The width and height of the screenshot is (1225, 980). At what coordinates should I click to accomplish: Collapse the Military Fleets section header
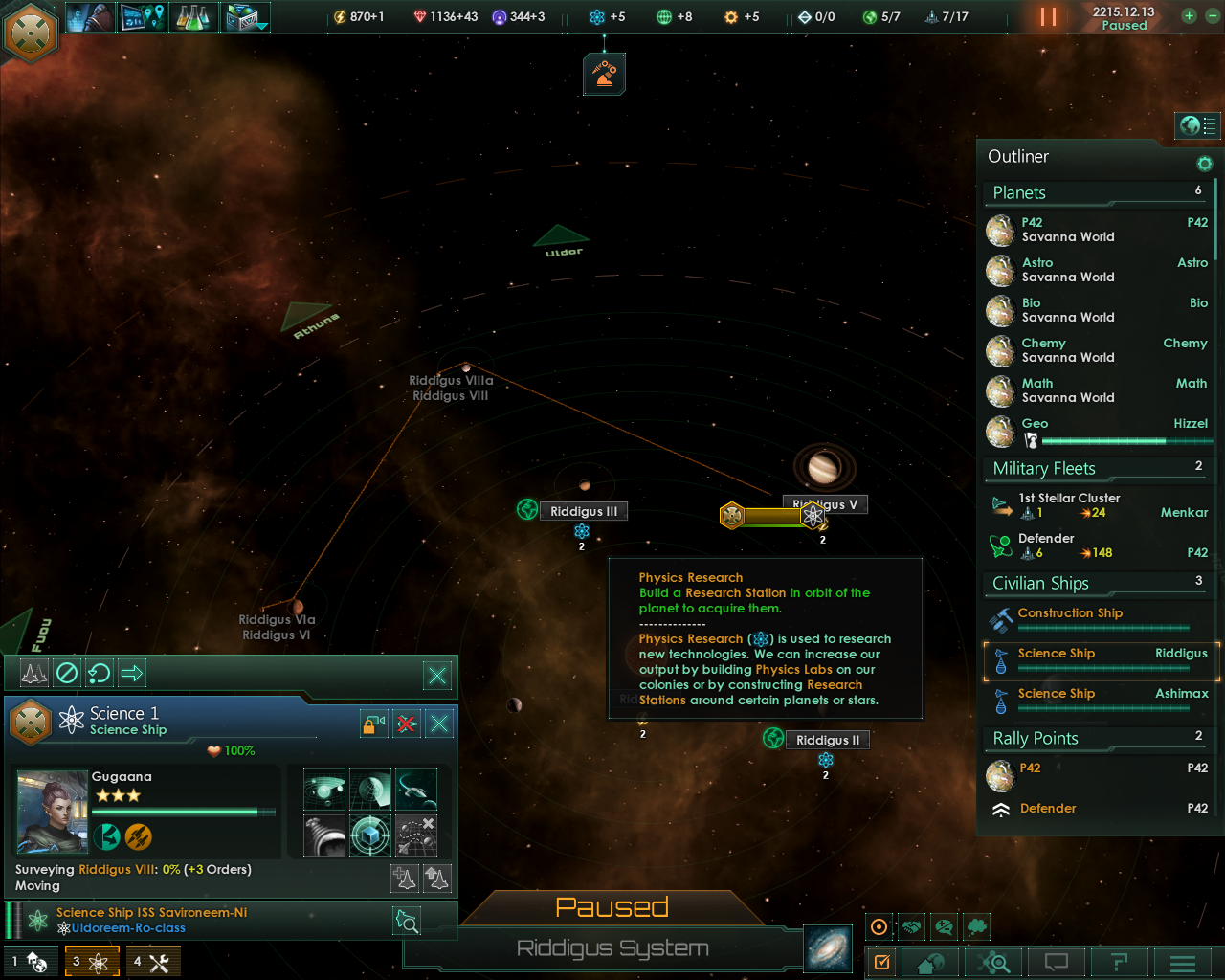click(x=1097, y=468)
